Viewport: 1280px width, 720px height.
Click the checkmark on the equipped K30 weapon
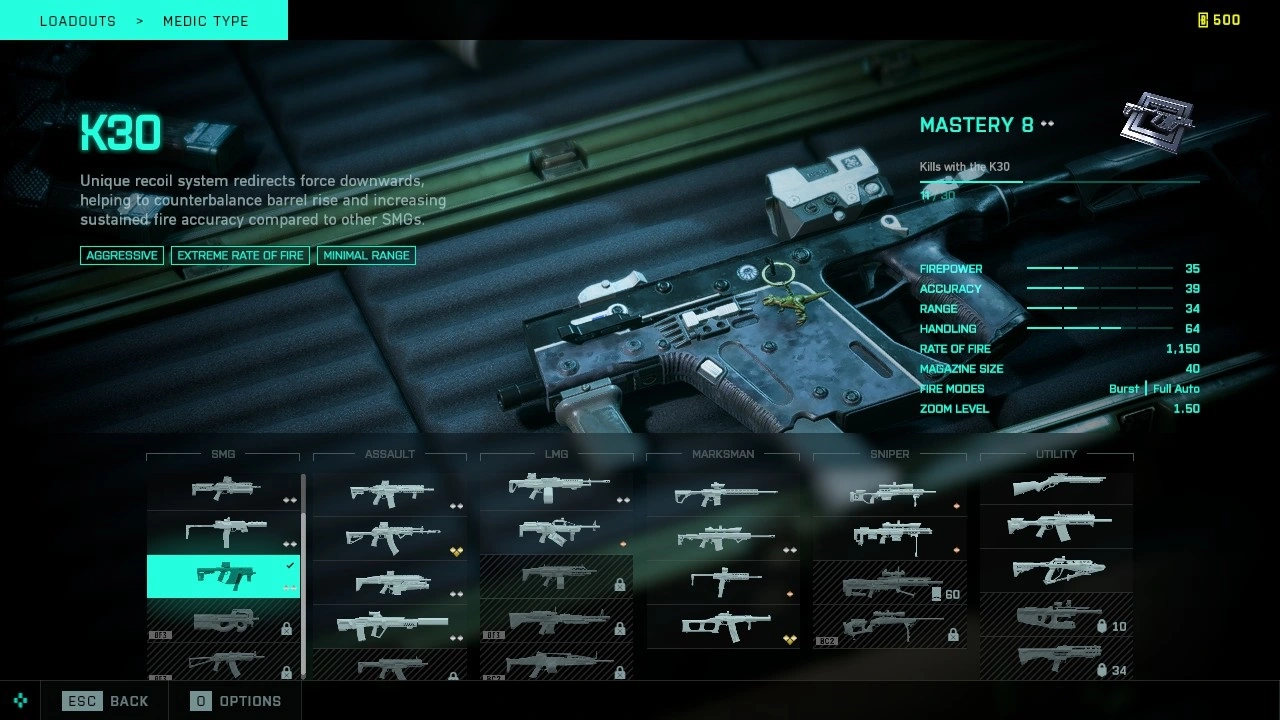tap(291, 565)
